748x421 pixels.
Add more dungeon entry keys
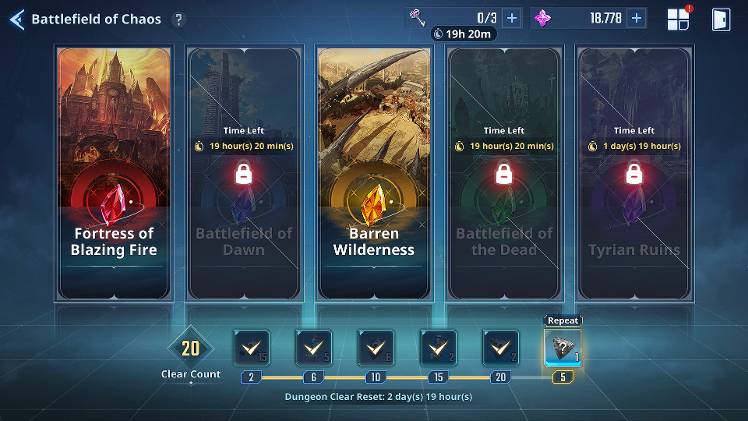[x=512, y=18]
